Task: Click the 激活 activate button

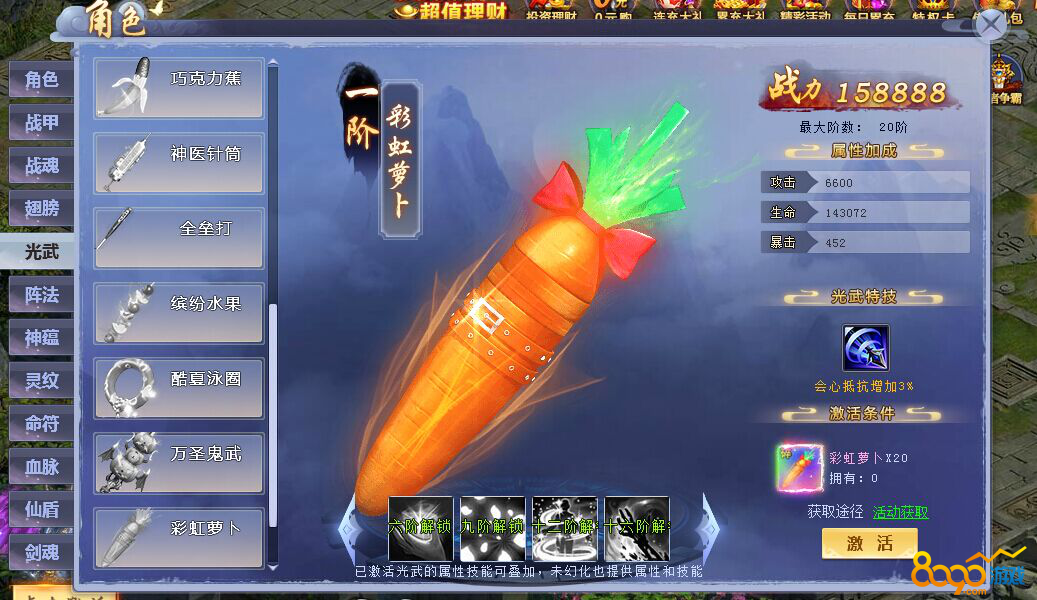Action: [869, 544]
